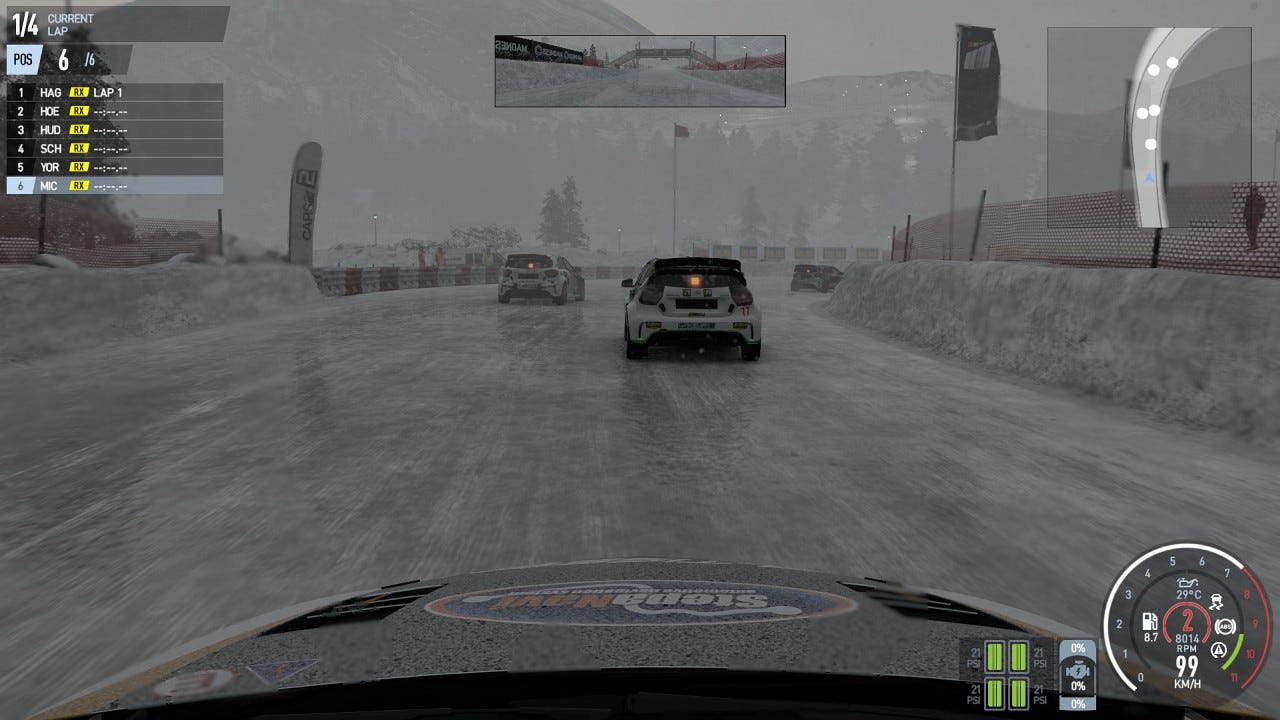Image resolution: width=1280 pixels, height=720 pixels.
Task: Select the HAG row in the standings
Action: (114, 92)
